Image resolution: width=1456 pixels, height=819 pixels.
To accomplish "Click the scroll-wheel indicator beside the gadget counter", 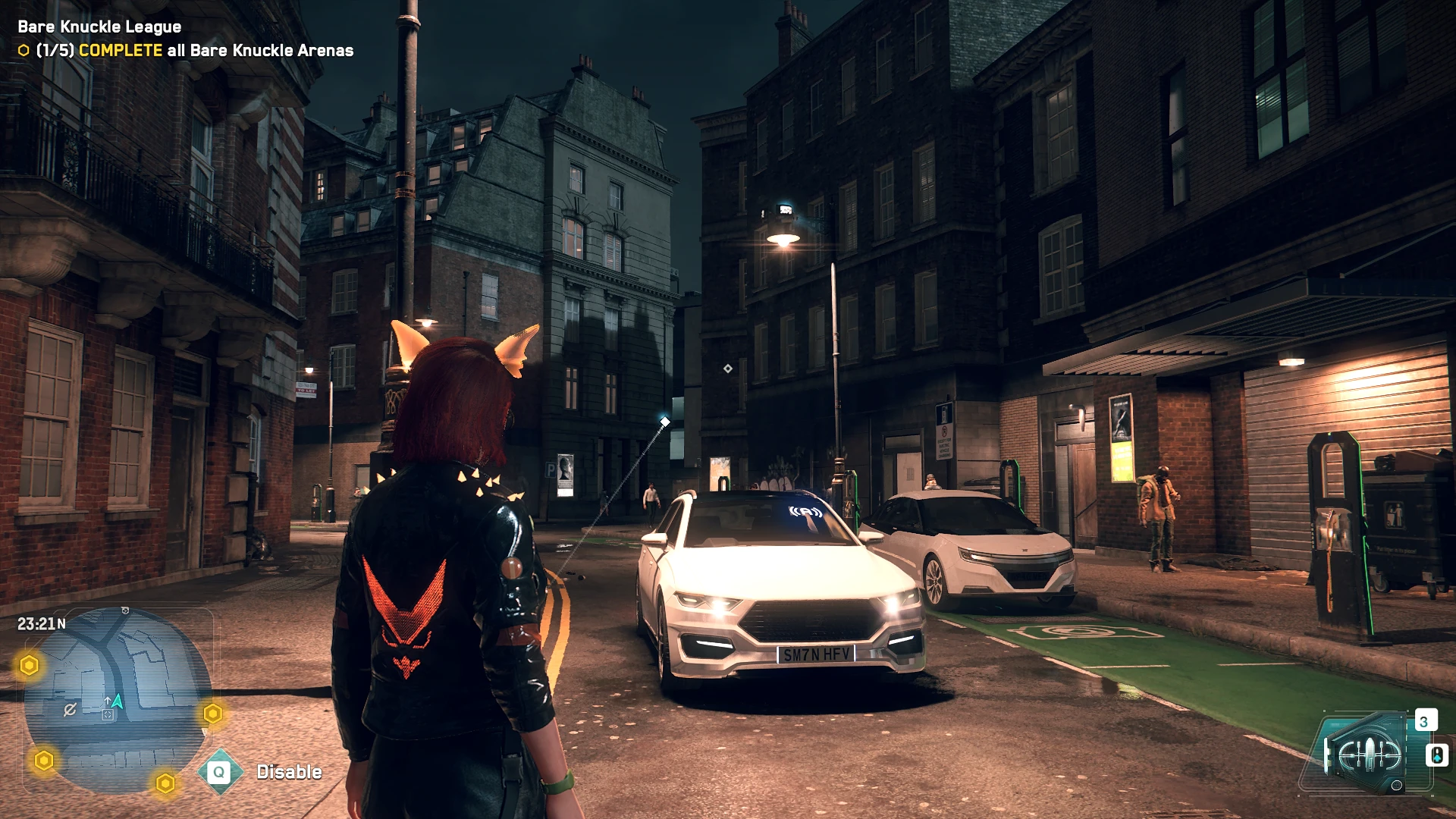I will 1438,756.
